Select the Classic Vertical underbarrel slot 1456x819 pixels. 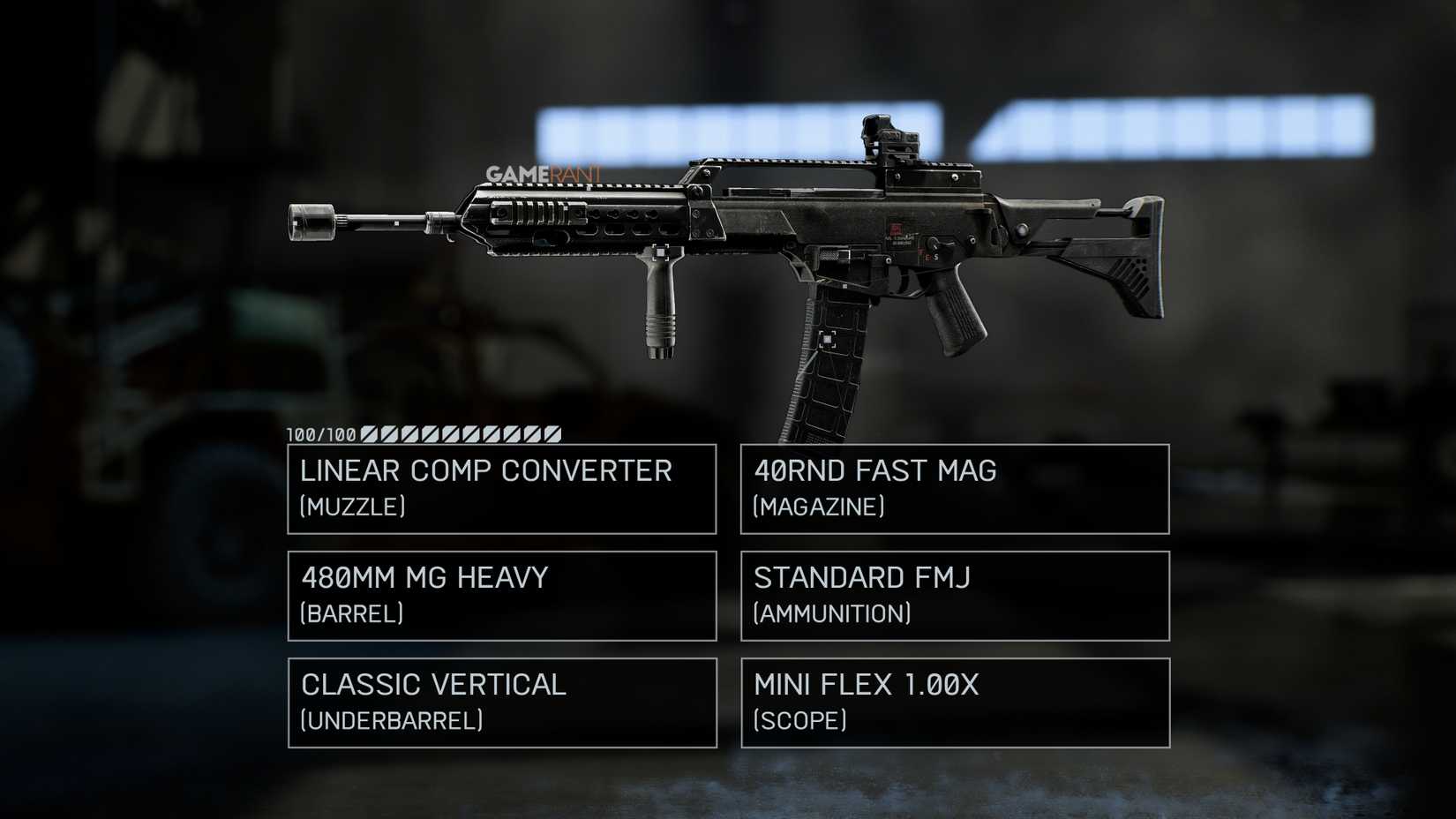click(500, 702)
